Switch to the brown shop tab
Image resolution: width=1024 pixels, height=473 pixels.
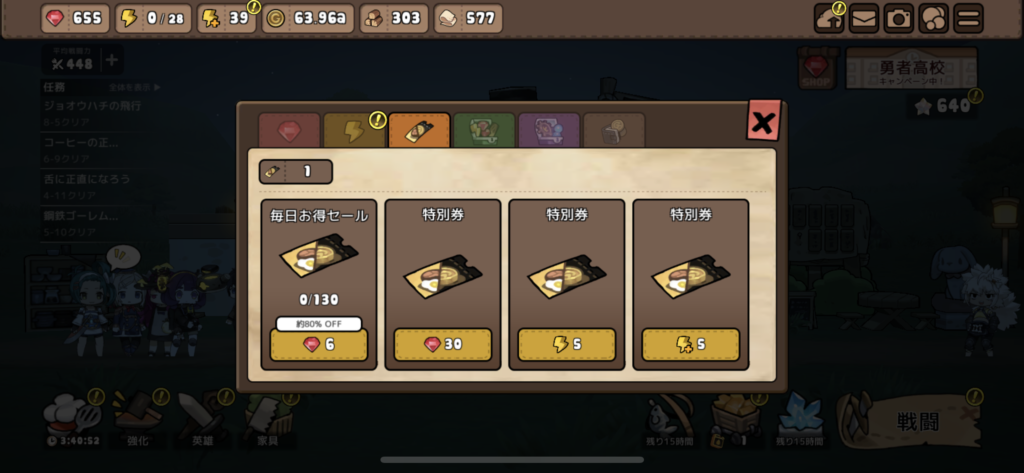pos(614,131)
